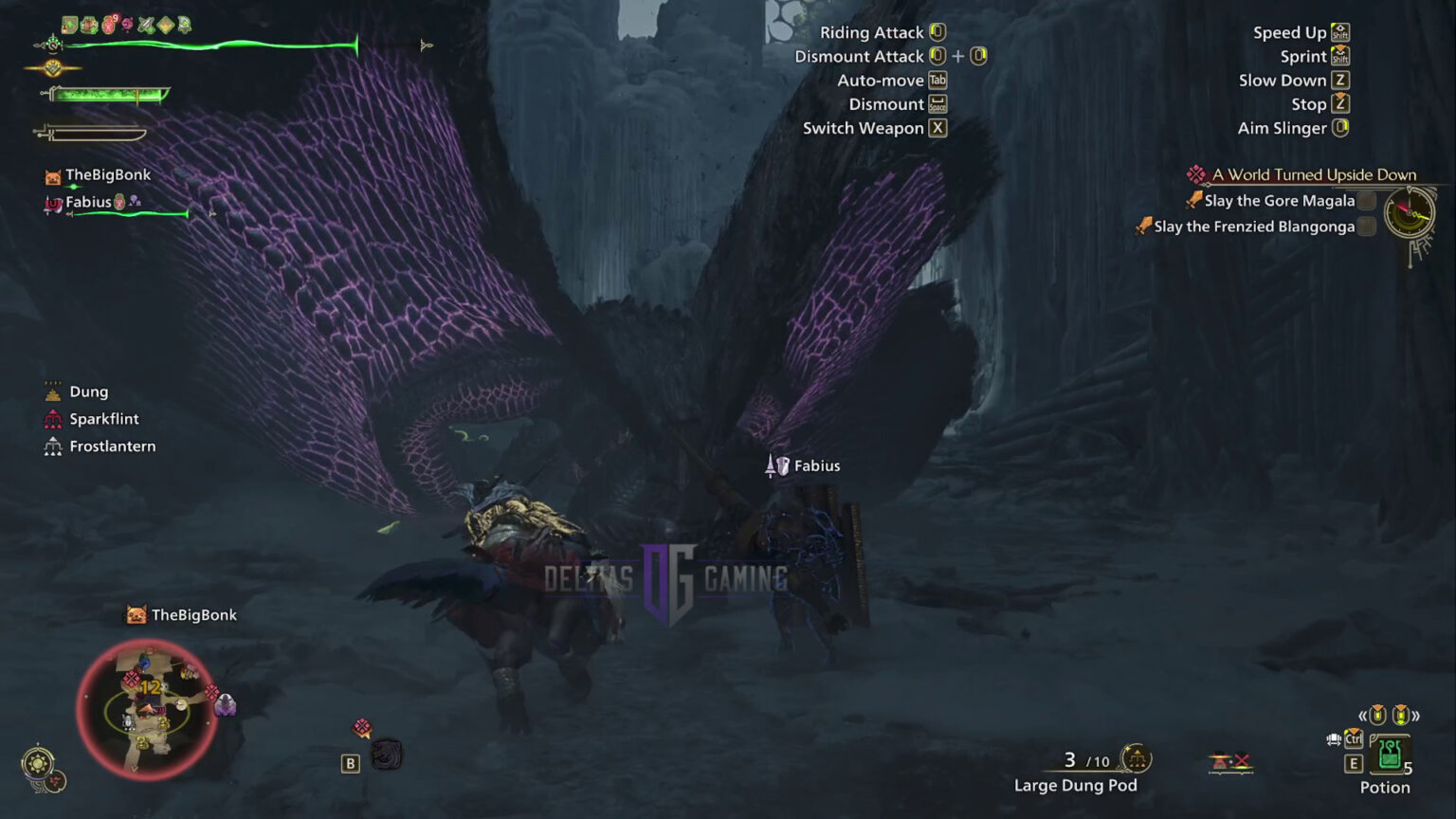Check off the Slay the Frenzied Blangonga objective
This screenshot has width=1456, height=819.
point(1365,227)
